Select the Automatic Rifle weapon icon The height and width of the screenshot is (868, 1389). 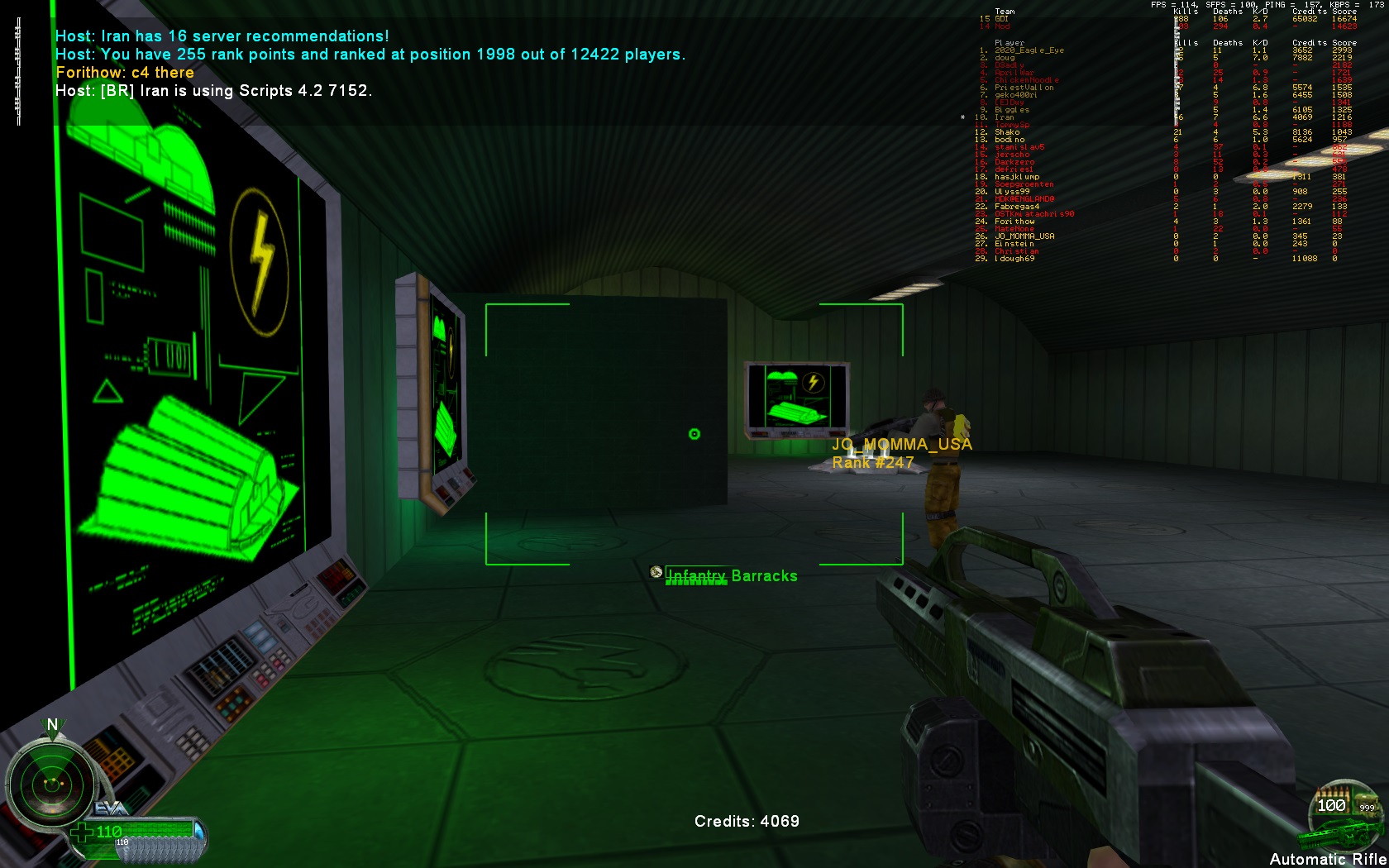point(1341,818)
